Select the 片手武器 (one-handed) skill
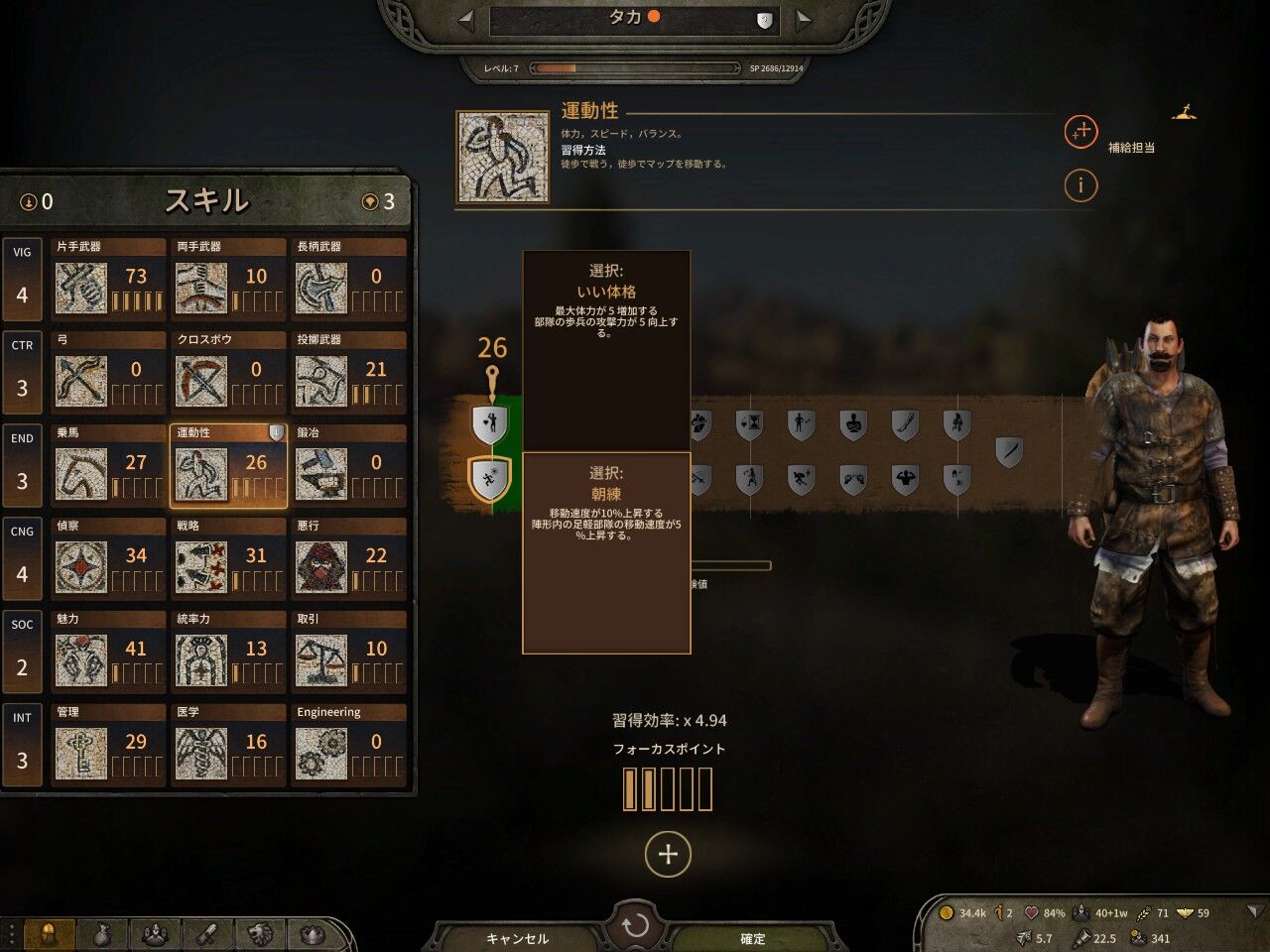Viewport: 1270px width, 952px height. tap(109, 278)
